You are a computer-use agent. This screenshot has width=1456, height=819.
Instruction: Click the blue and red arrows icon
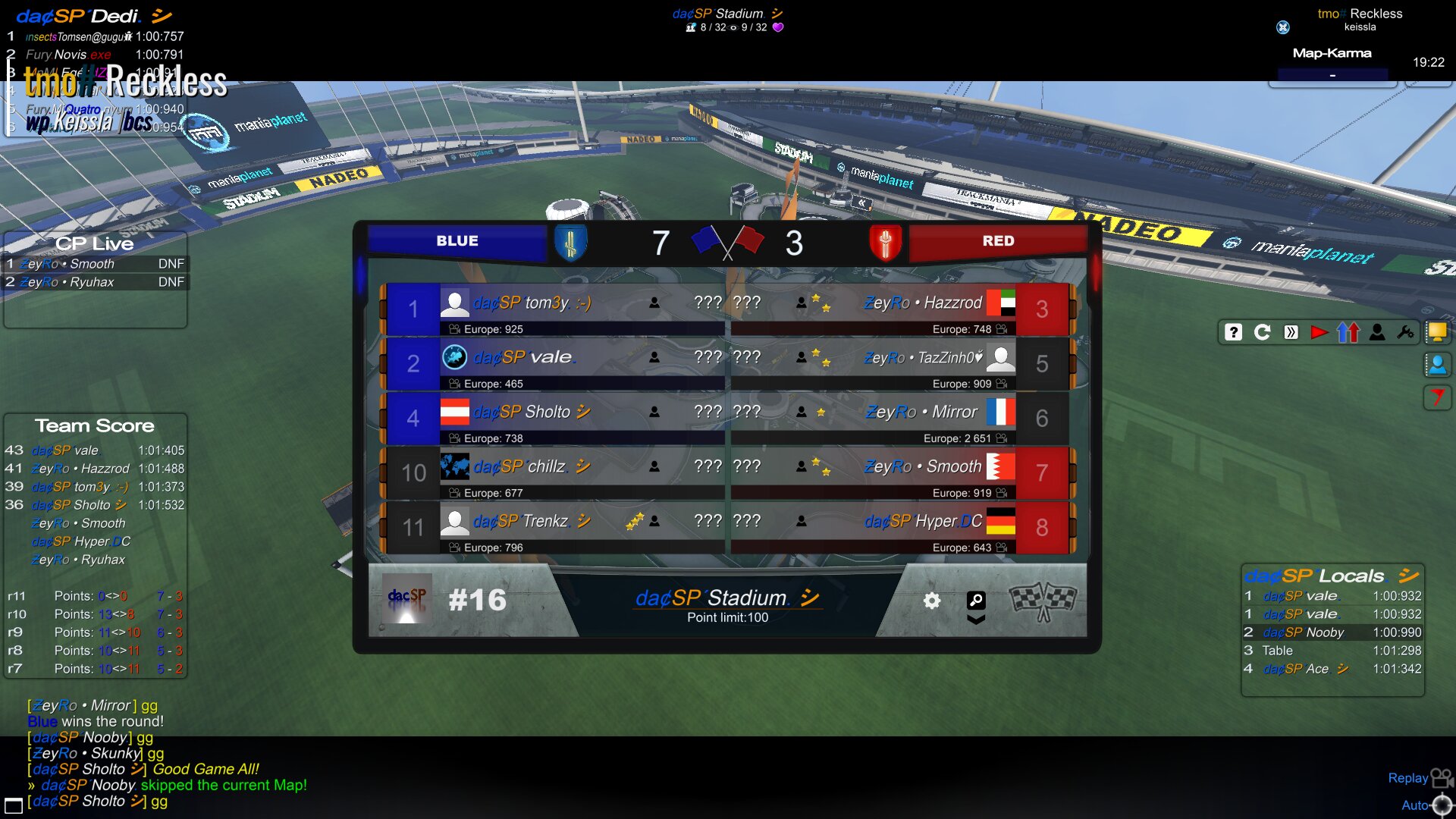point(1348,332)
